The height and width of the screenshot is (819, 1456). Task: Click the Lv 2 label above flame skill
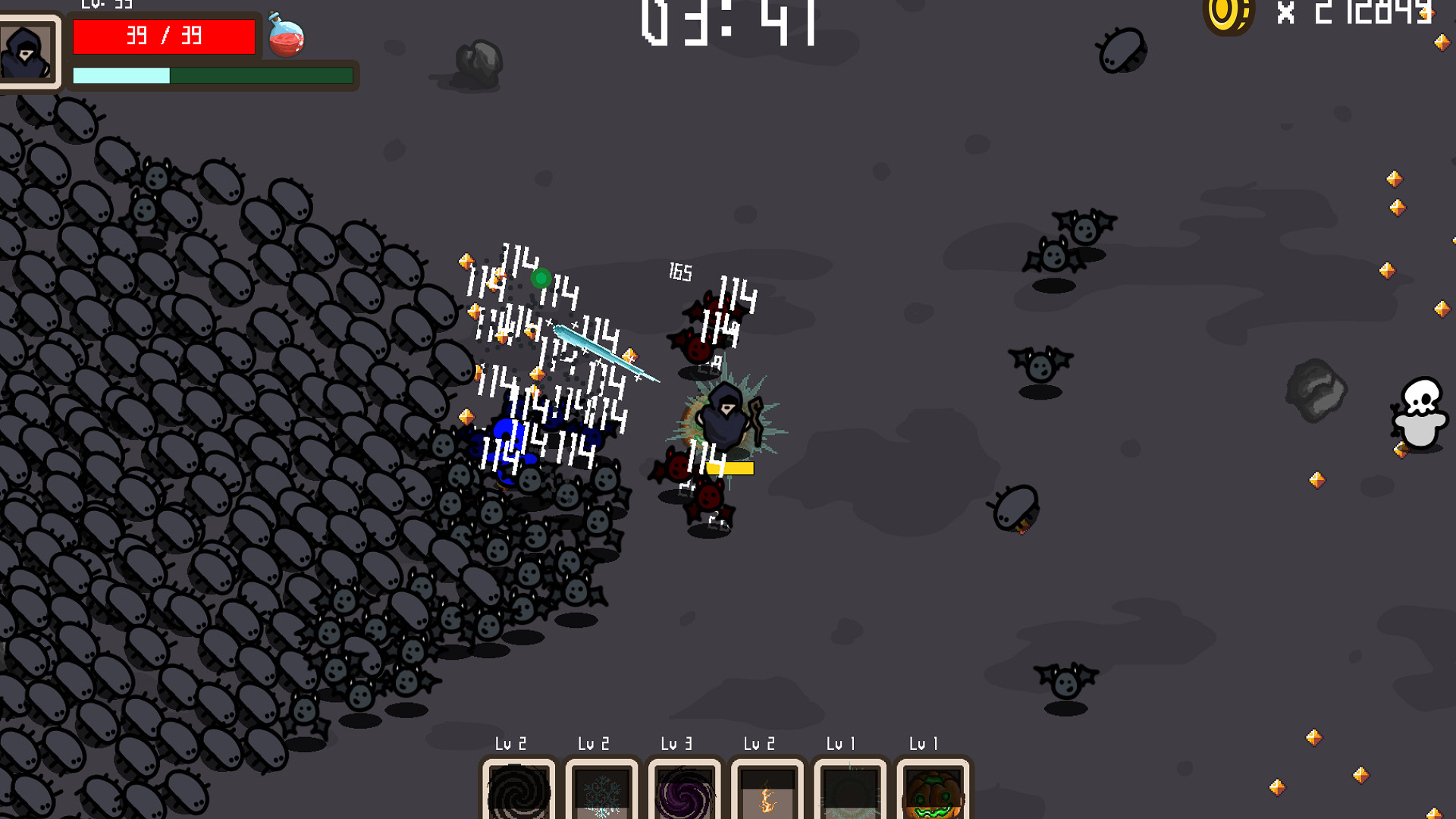click(758, 744)
